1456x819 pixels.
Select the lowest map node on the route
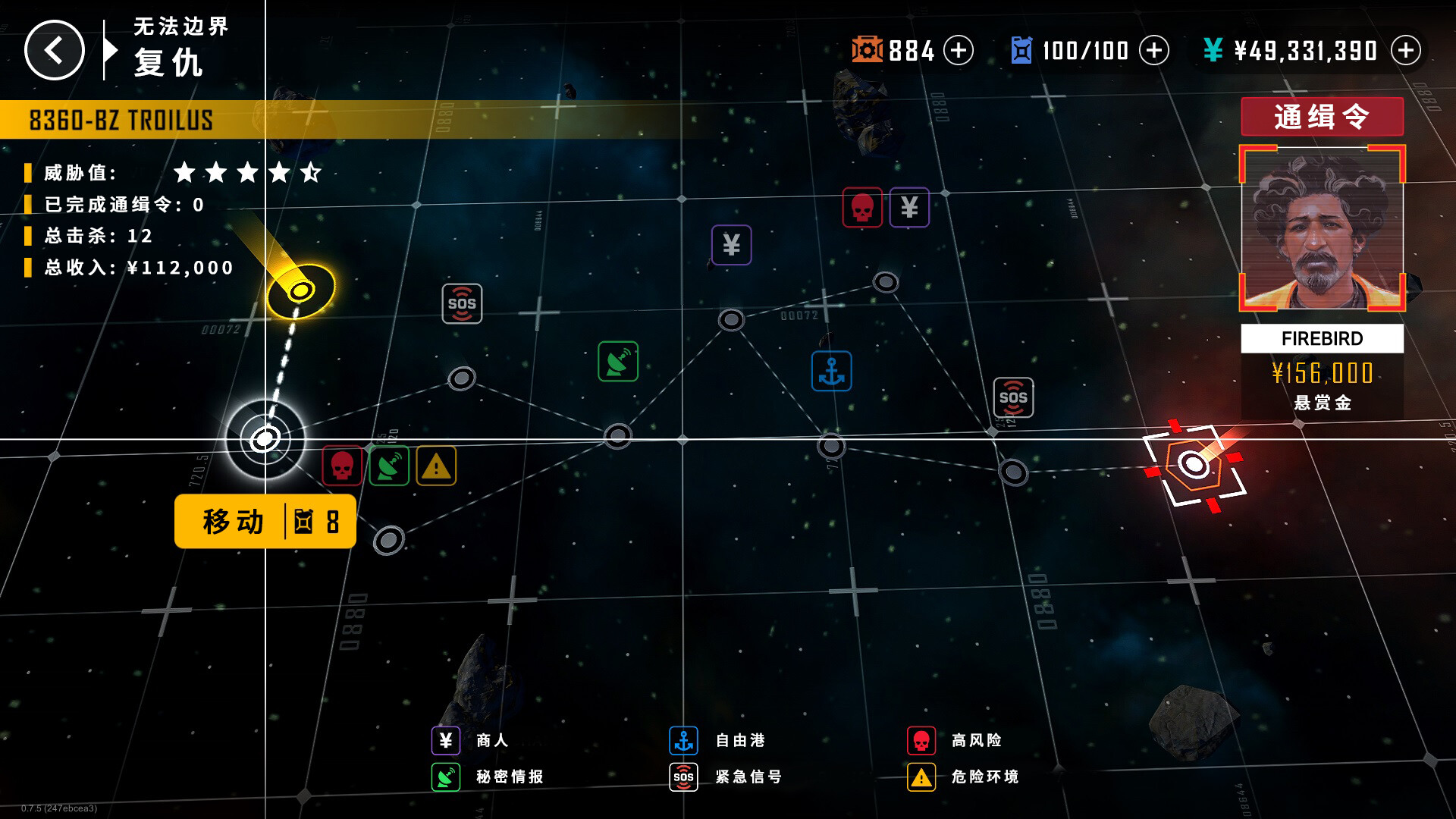click(389, 540)
